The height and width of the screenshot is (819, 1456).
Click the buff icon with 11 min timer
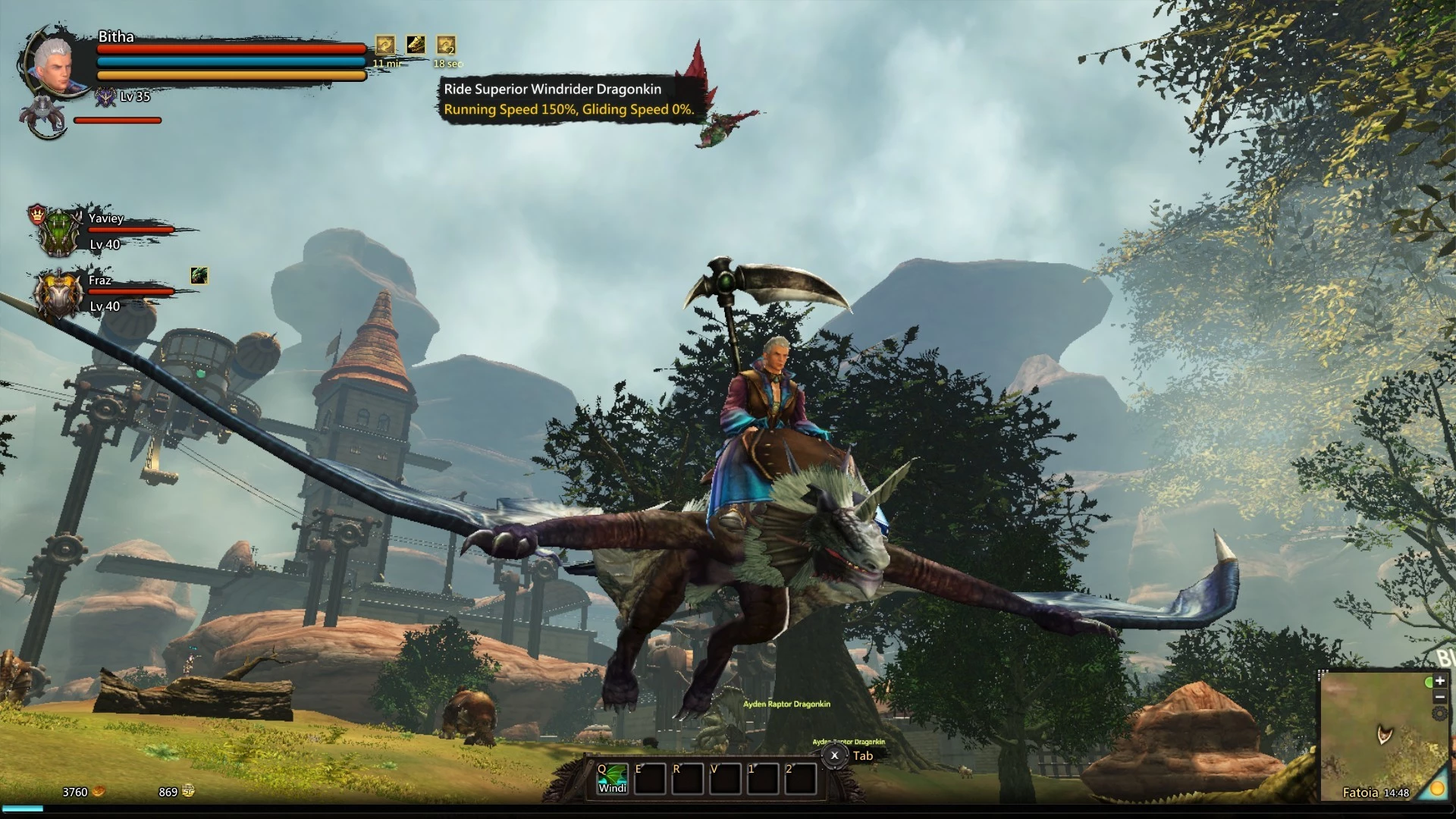tap(386, 45)
